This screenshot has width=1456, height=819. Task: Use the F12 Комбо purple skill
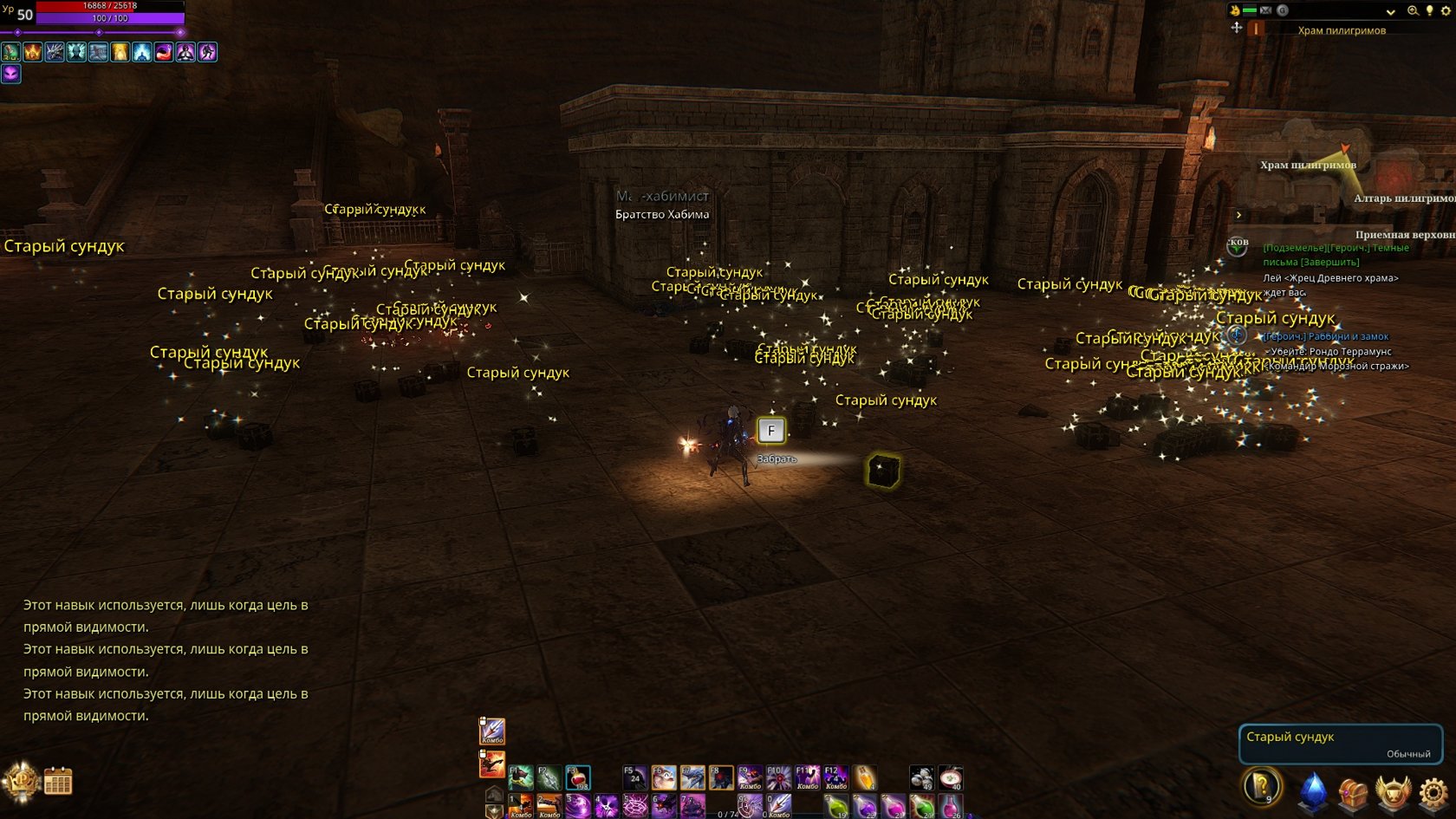click(836, 777)
